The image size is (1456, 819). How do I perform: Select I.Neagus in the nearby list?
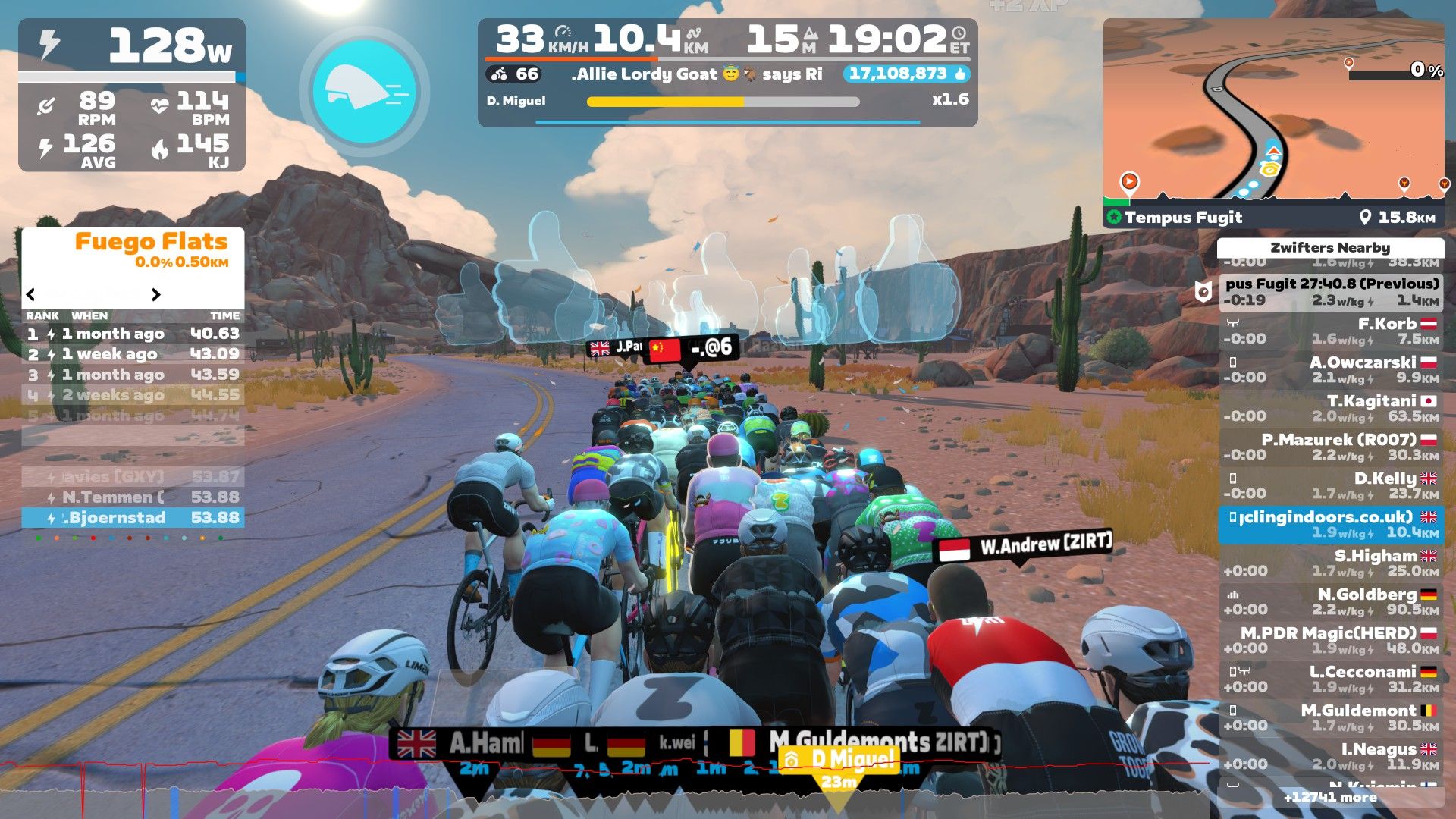click(x=1331, y=756)
